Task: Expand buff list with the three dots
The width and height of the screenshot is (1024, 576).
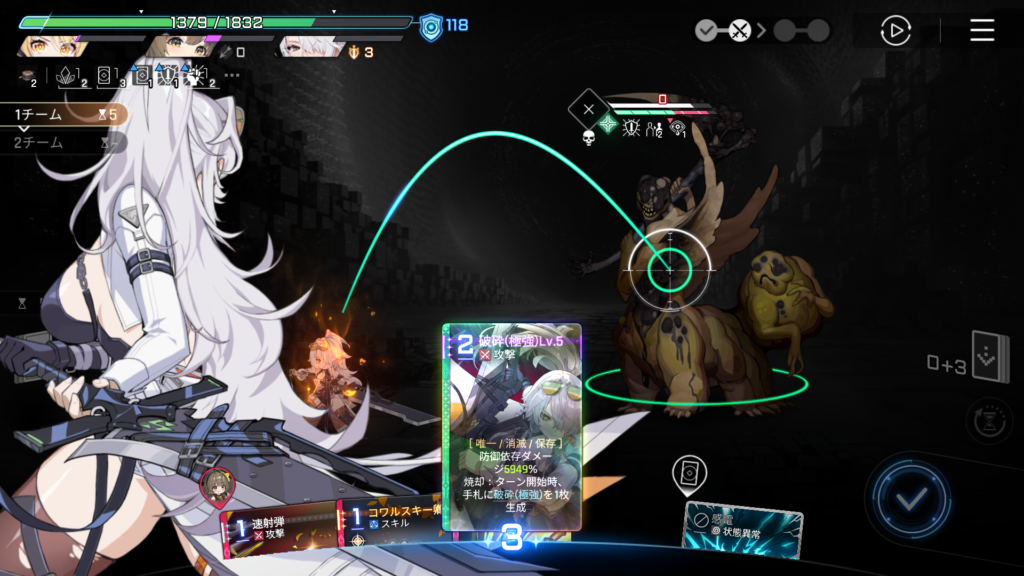Action: (232, 75)
